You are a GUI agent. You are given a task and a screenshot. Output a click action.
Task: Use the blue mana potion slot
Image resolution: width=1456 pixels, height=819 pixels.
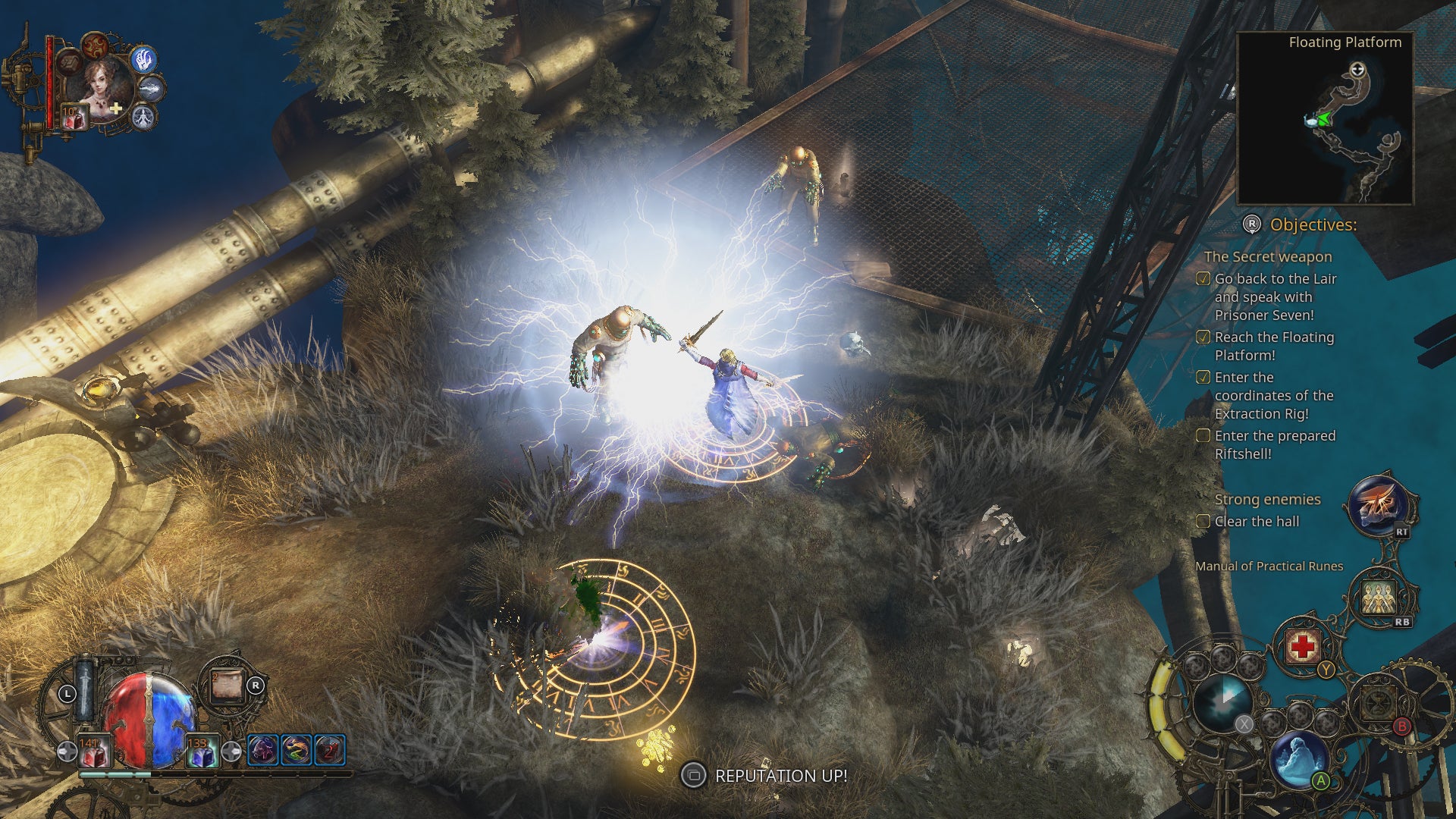[x=201, y=752]
